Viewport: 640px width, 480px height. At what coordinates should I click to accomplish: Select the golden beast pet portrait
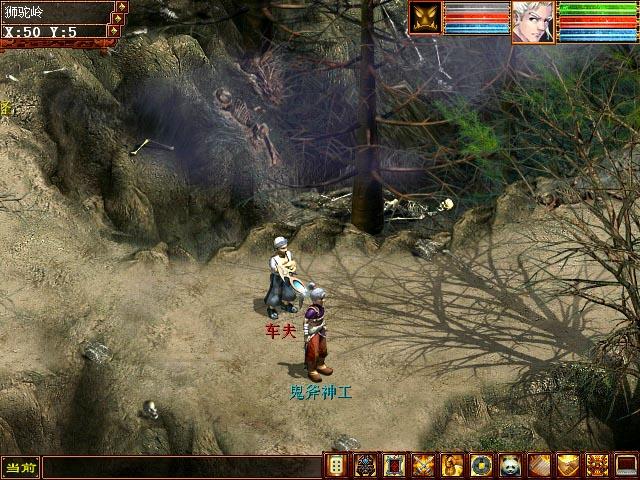[423, 18]
